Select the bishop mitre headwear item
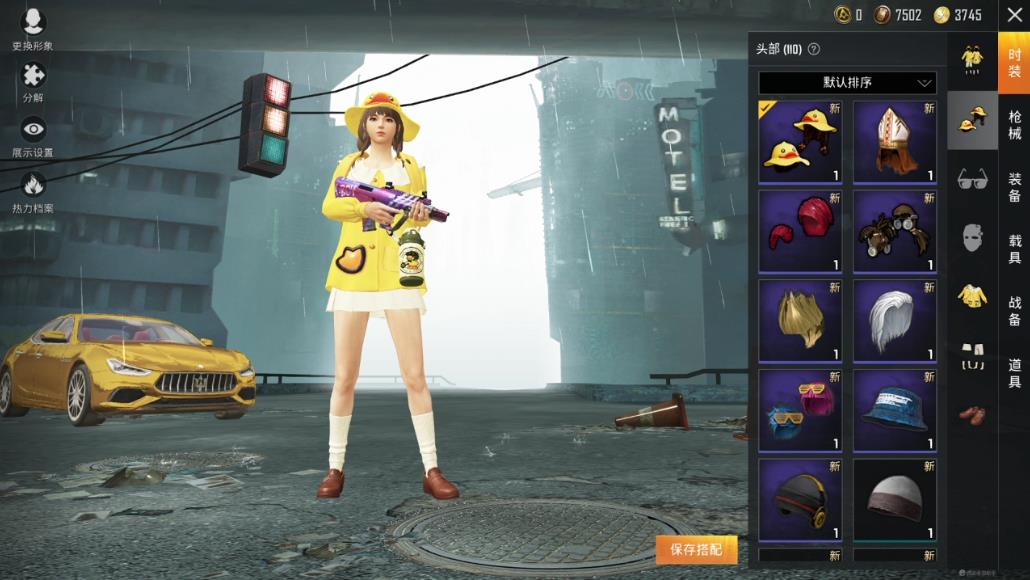This screenshot has width=1030, height=580. click(894, 141)
